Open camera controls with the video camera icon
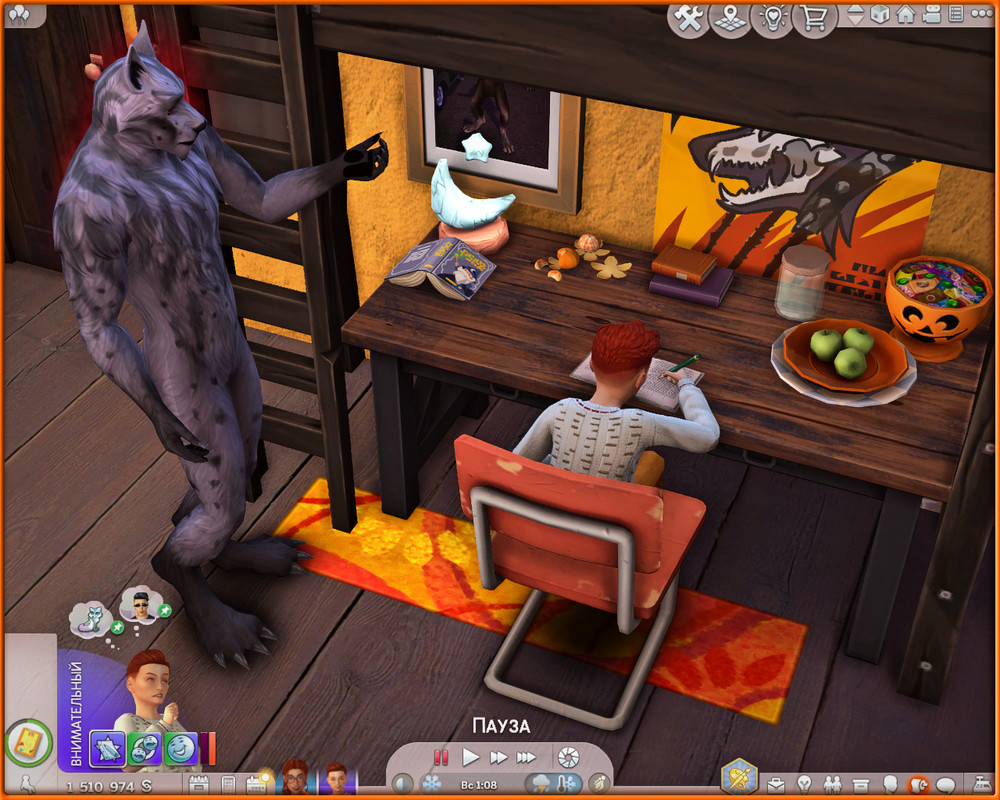 (x=932, y=15)
